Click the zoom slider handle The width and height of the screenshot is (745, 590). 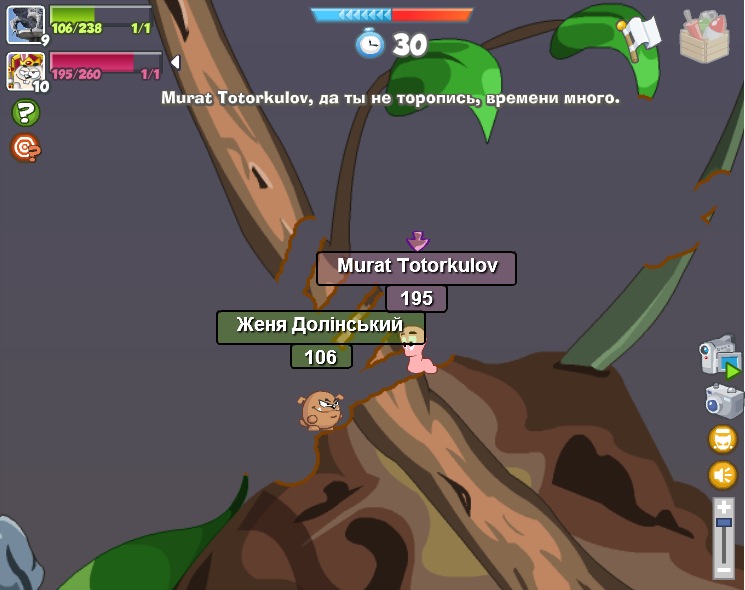(723, 523)
